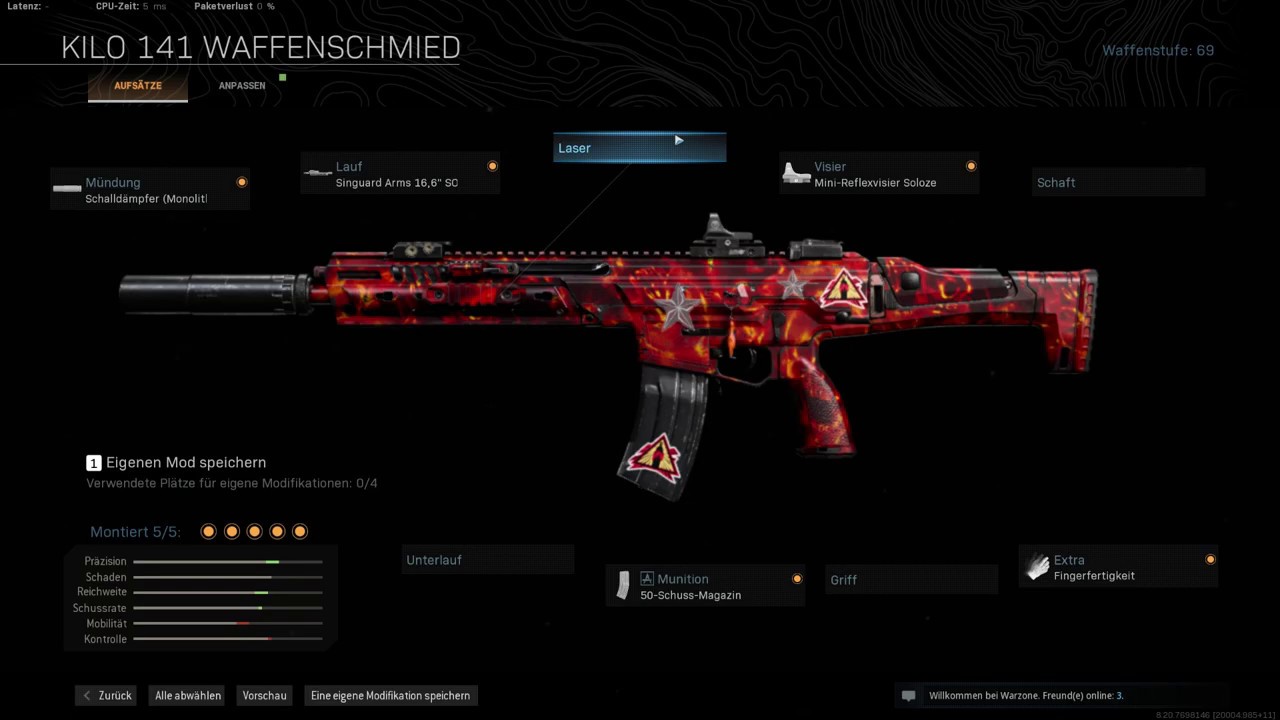Select the Mündung attachment slot
This screenshot has height=720, width=1280.
point(150,190)
